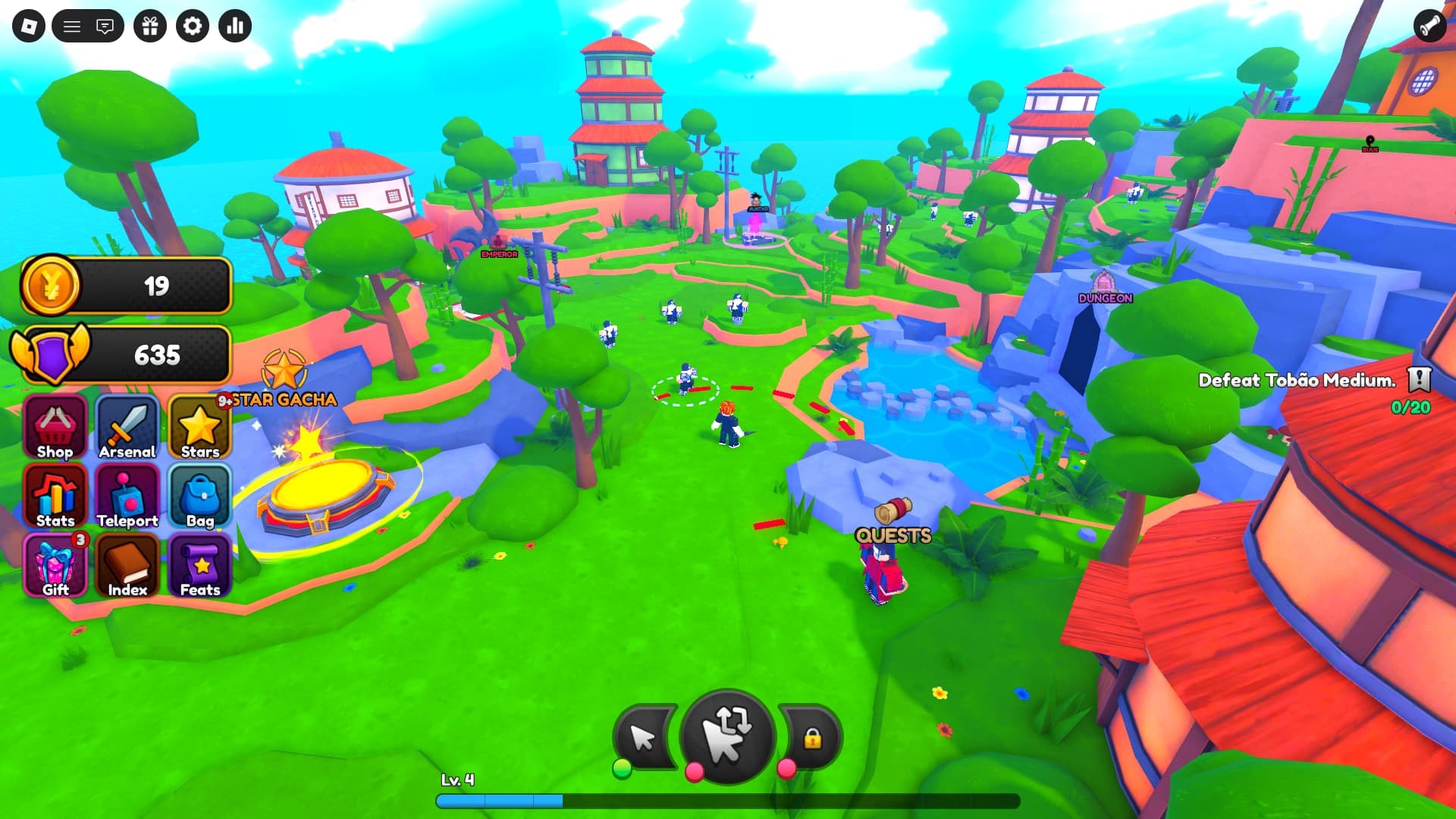Open the Index book

click(x=127, y=566)
